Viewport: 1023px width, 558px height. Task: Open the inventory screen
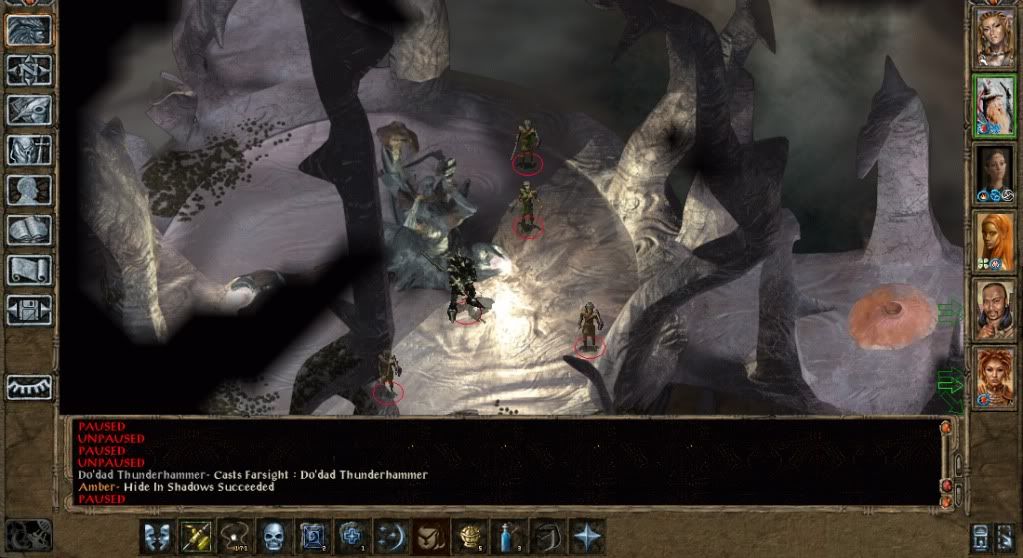(28, 149)
